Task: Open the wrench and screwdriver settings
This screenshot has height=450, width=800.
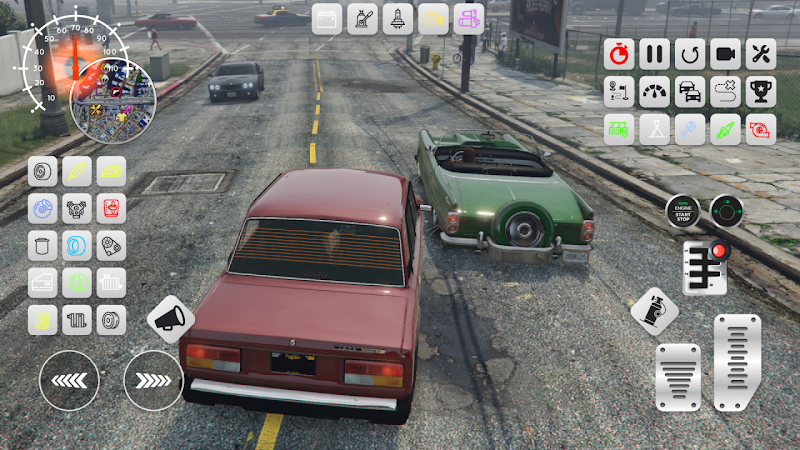Action: (x=761, y=54)
